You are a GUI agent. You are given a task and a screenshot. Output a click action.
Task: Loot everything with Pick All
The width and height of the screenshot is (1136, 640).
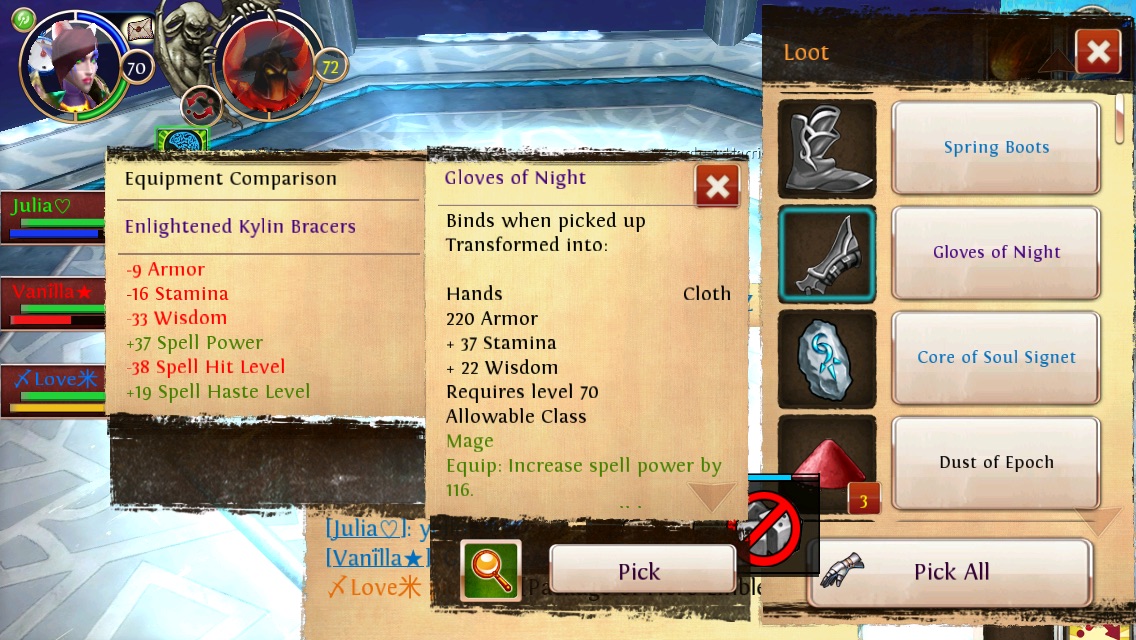click(x=950, y=572)
